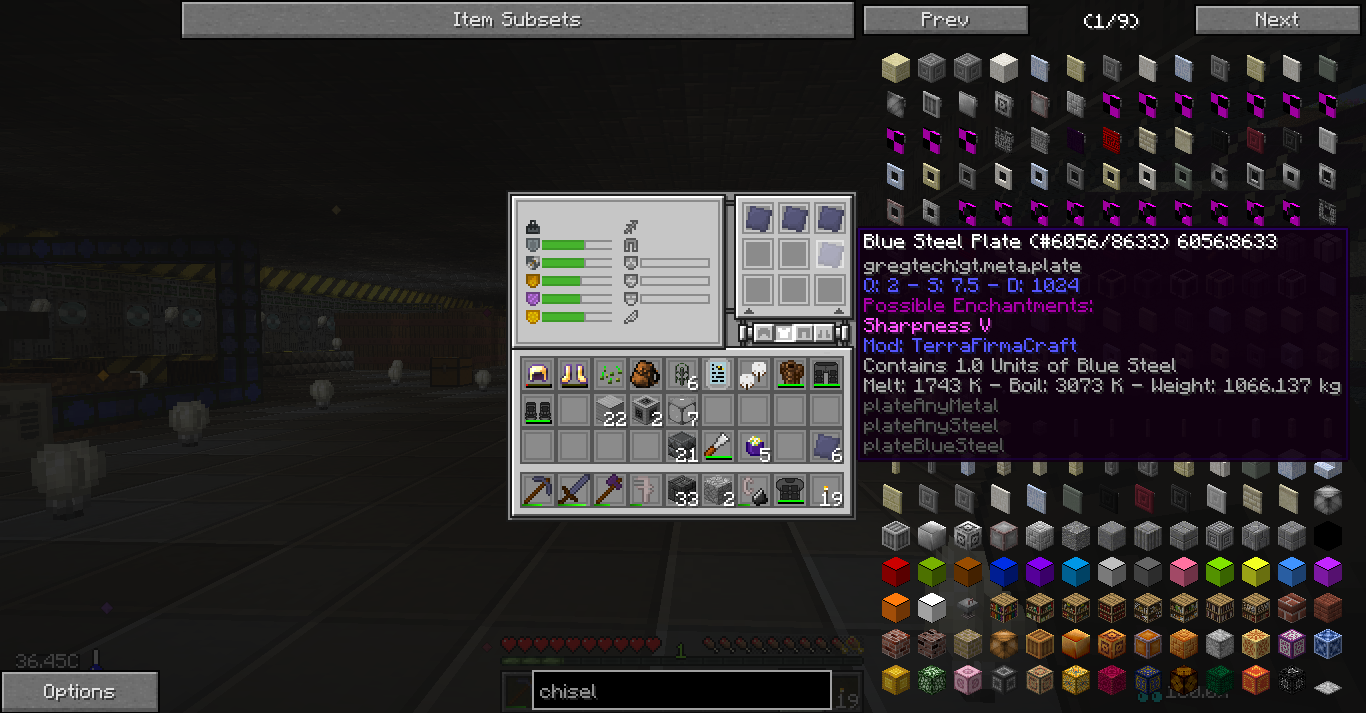Open the NEI Options menu

[x=79, y=692]
